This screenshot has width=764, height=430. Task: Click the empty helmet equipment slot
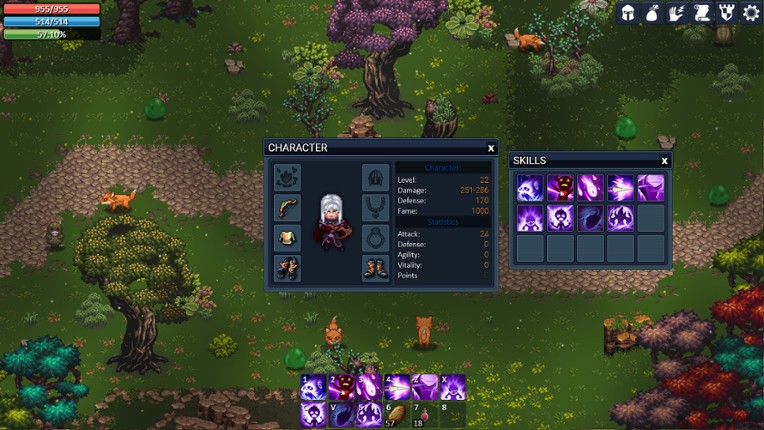pos(375,178)
